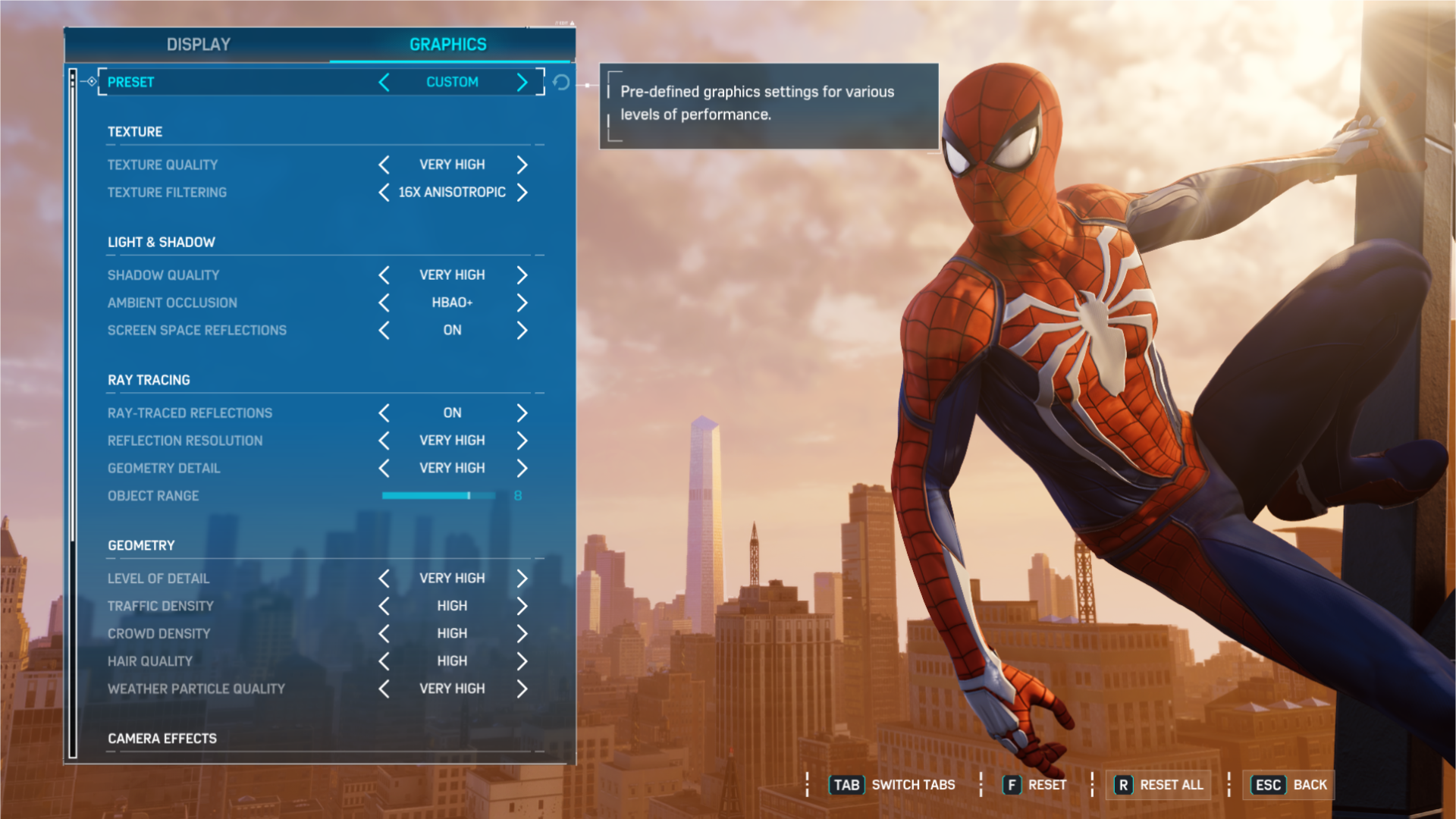Click the reset icon beside the Preset row
This screenshot has width=1456, height=819.
coord(561,83)
